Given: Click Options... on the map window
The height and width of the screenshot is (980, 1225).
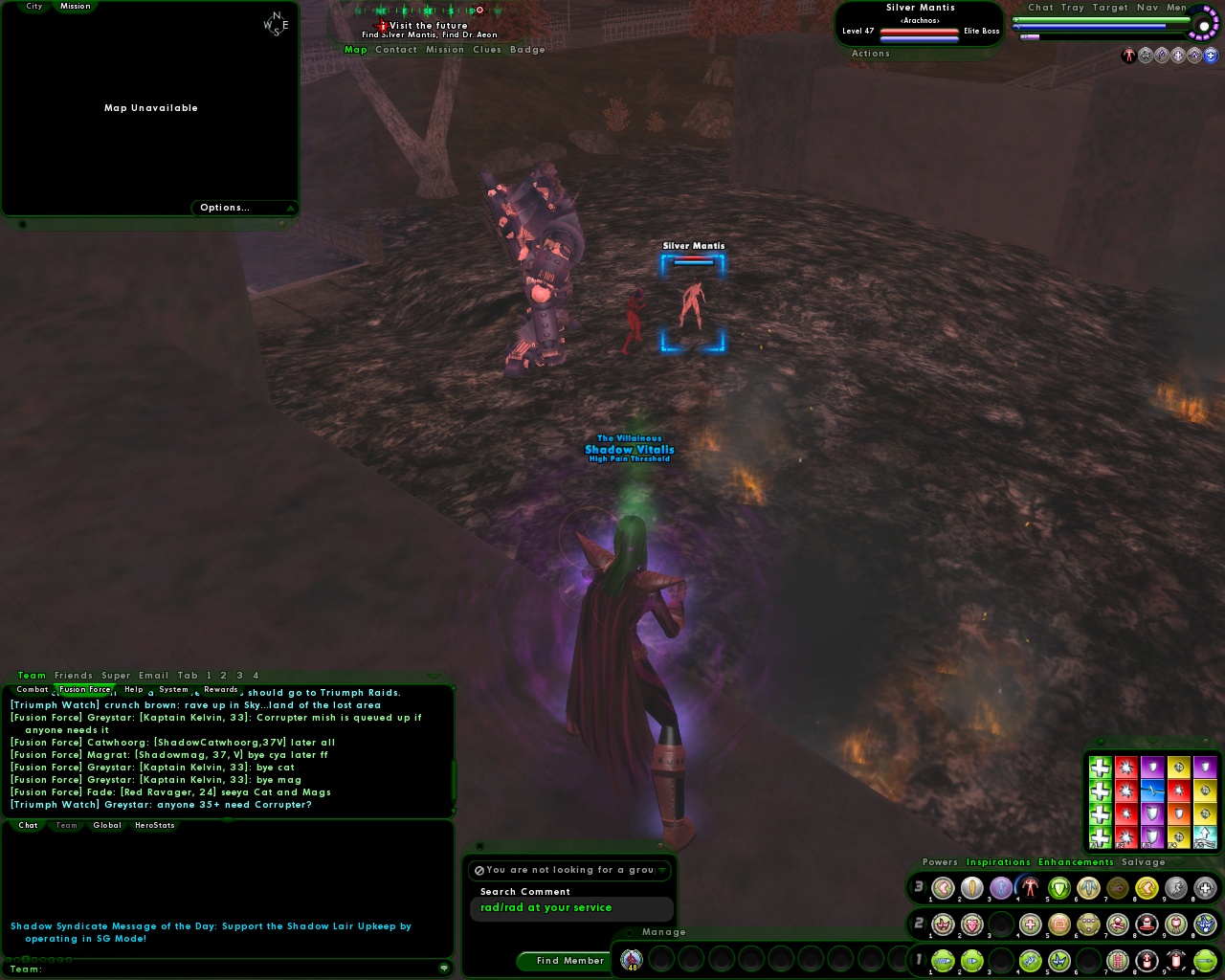Looking at the screenshot, I should tap(224, 207).
